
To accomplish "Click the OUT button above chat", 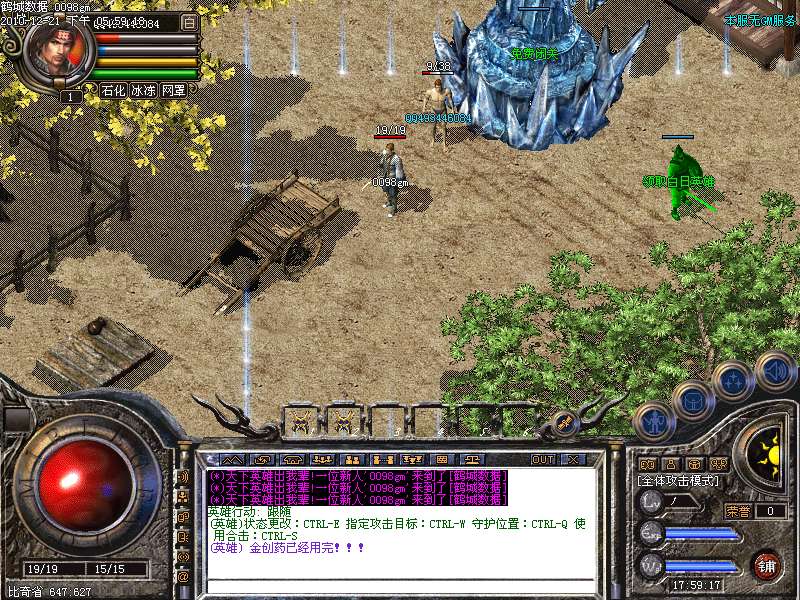I will tap(543, 459).
